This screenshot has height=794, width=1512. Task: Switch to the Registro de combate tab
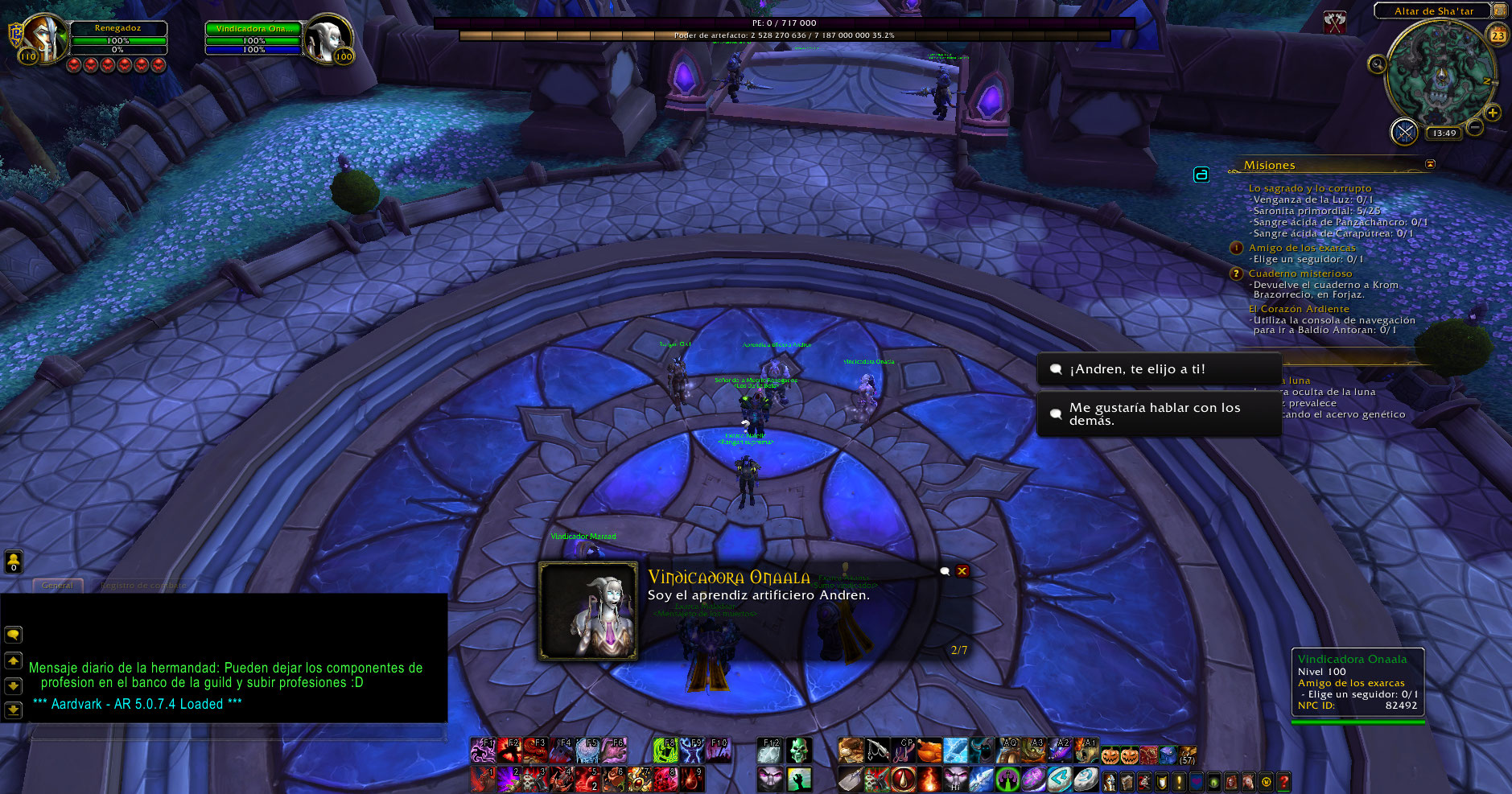tap(142, 585)
